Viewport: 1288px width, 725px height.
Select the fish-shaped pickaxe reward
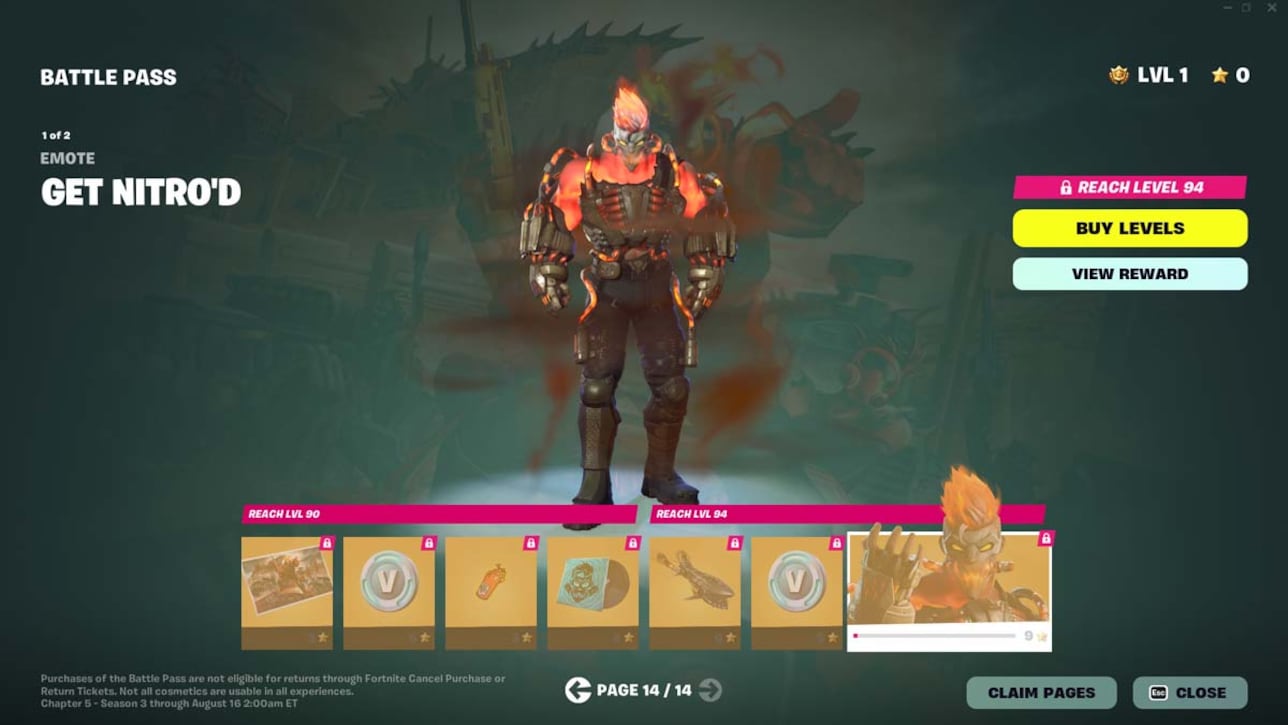pos(695,585)
